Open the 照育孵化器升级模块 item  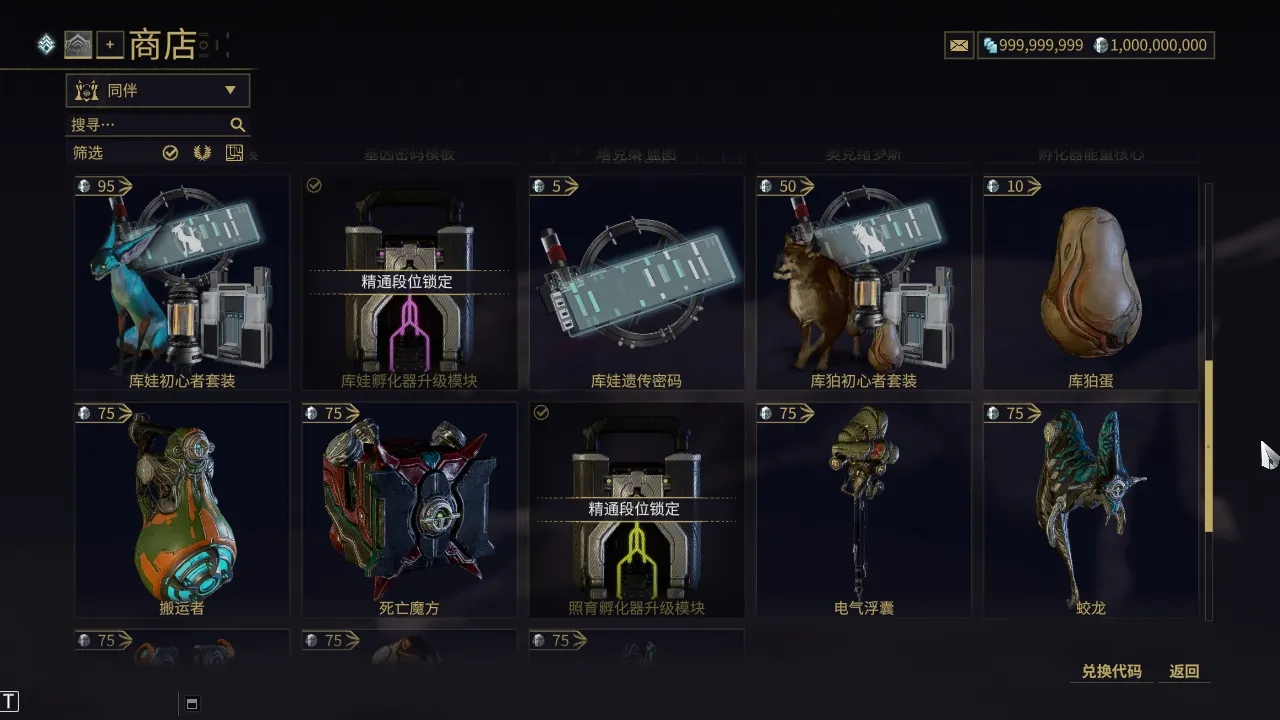(x=636, y=510)
